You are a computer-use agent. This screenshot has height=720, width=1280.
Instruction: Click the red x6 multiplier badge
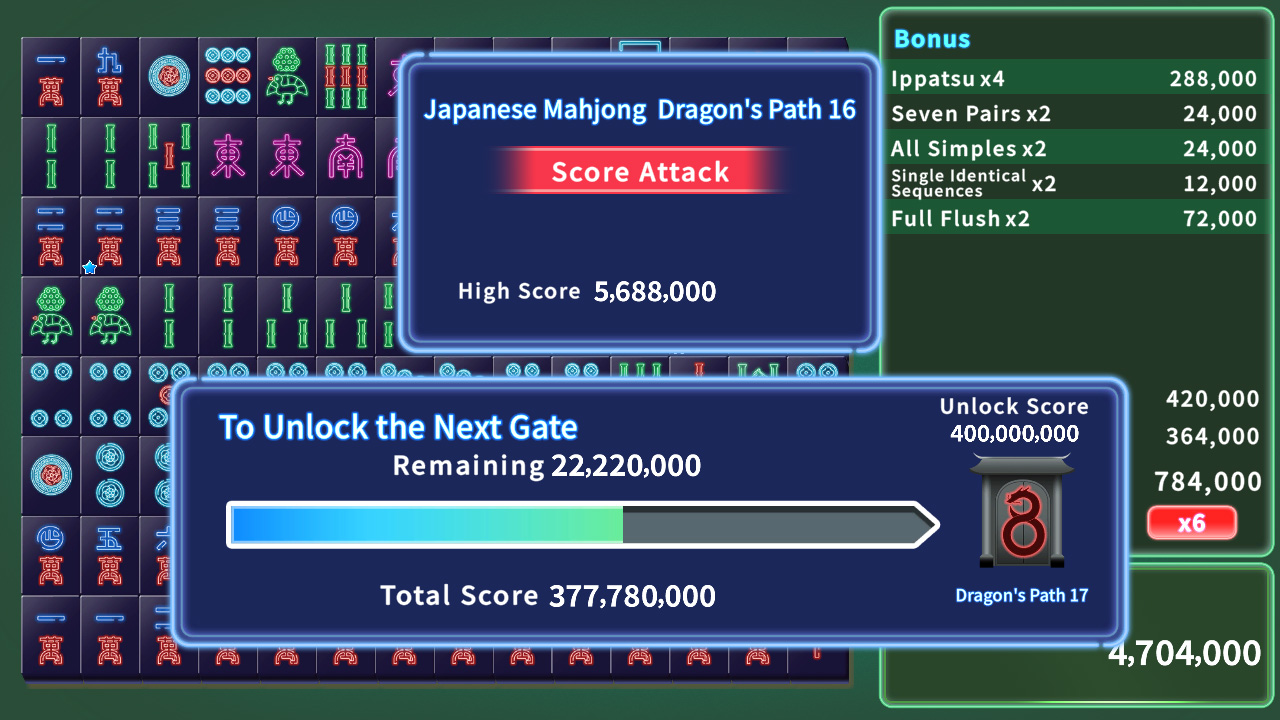[x=1192, y=522]
